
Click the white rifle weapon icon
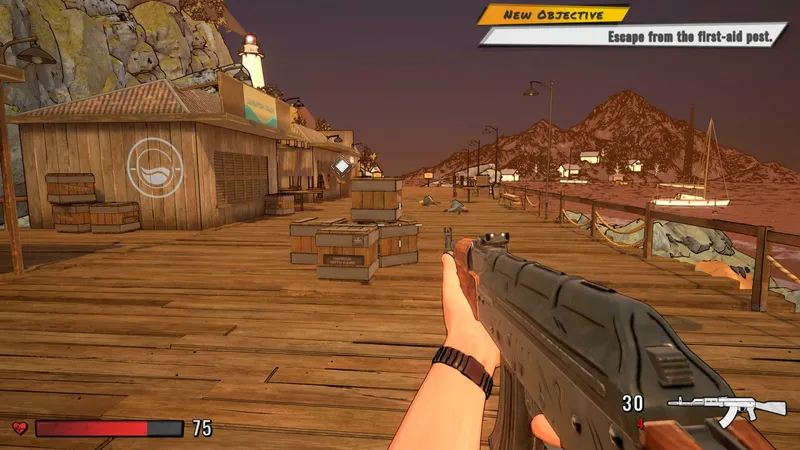(x=726, y=407)
